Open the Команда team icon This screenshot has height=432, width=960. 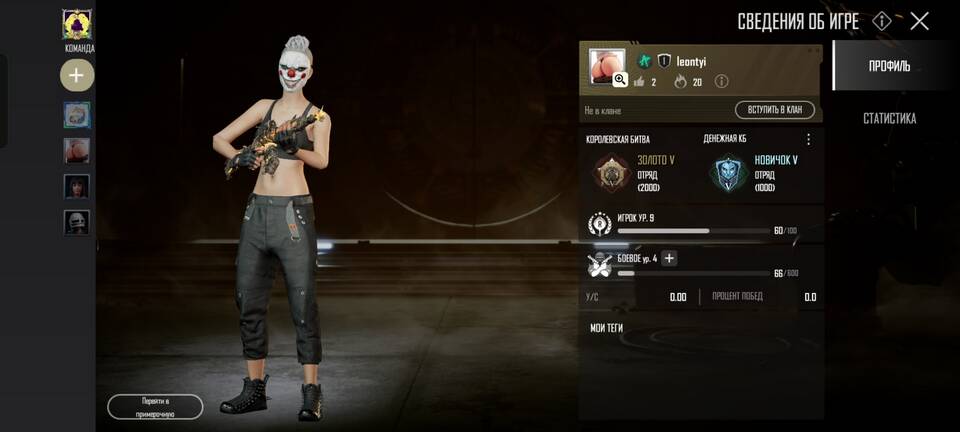click(x=77, y=25)
